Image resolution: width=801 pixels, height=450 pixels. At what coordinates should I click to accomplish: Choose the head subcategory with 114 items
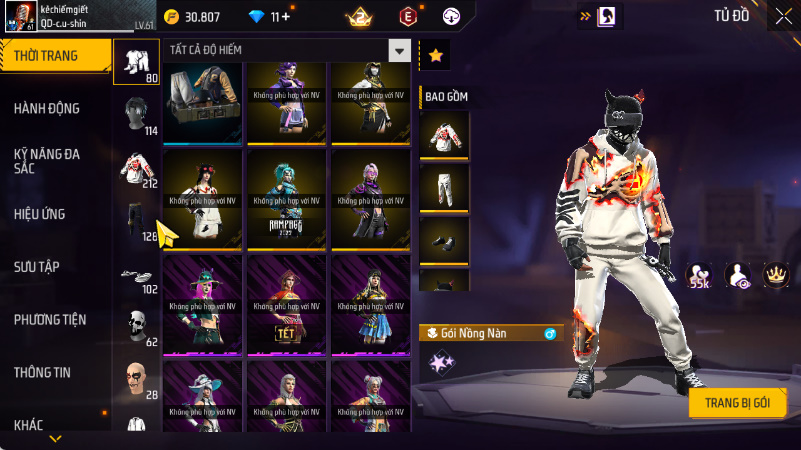(x=137, y=115)
